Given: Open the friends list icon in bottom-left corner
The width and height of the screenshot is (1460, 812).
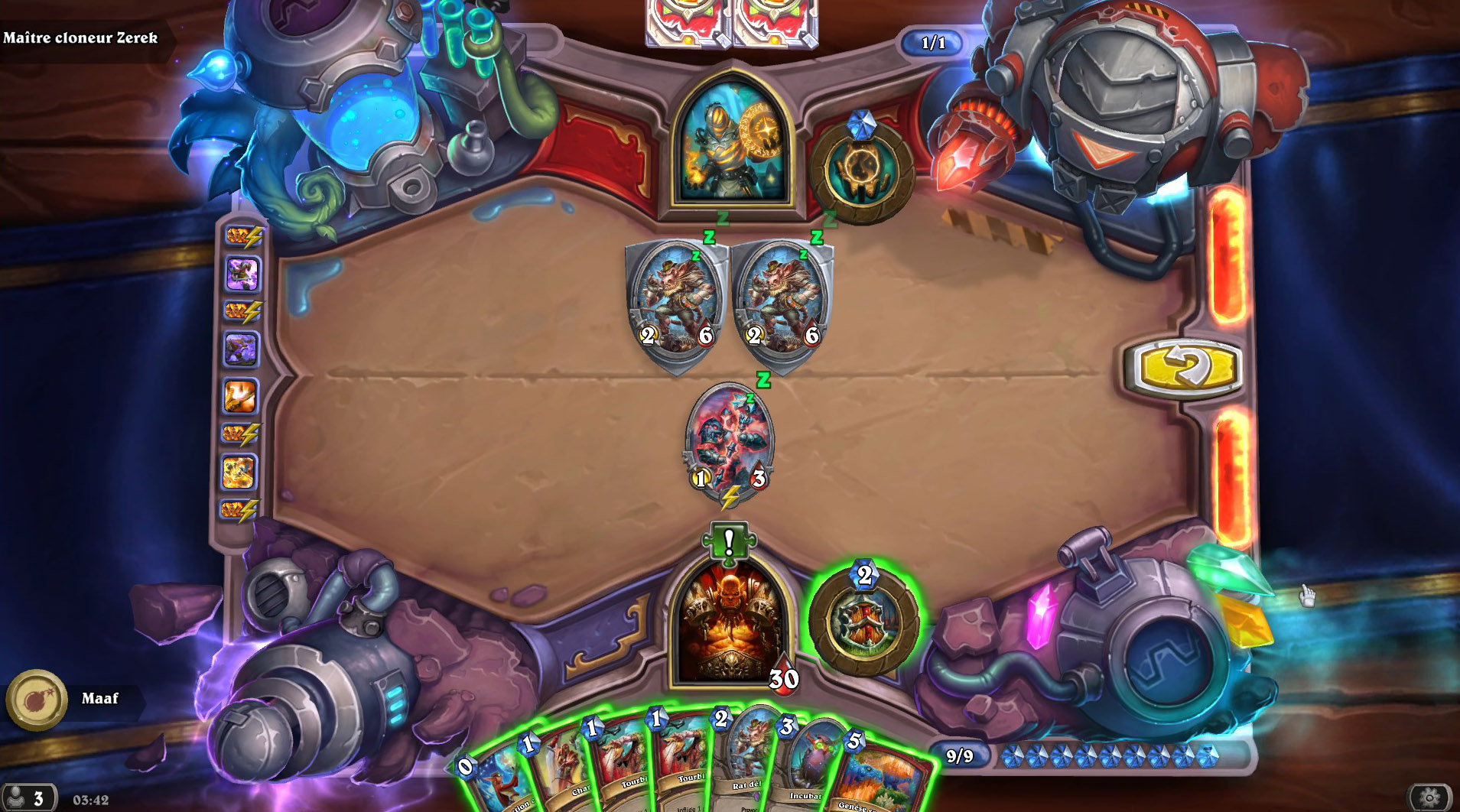Looking at the screenshot, I should pos(28,795).
